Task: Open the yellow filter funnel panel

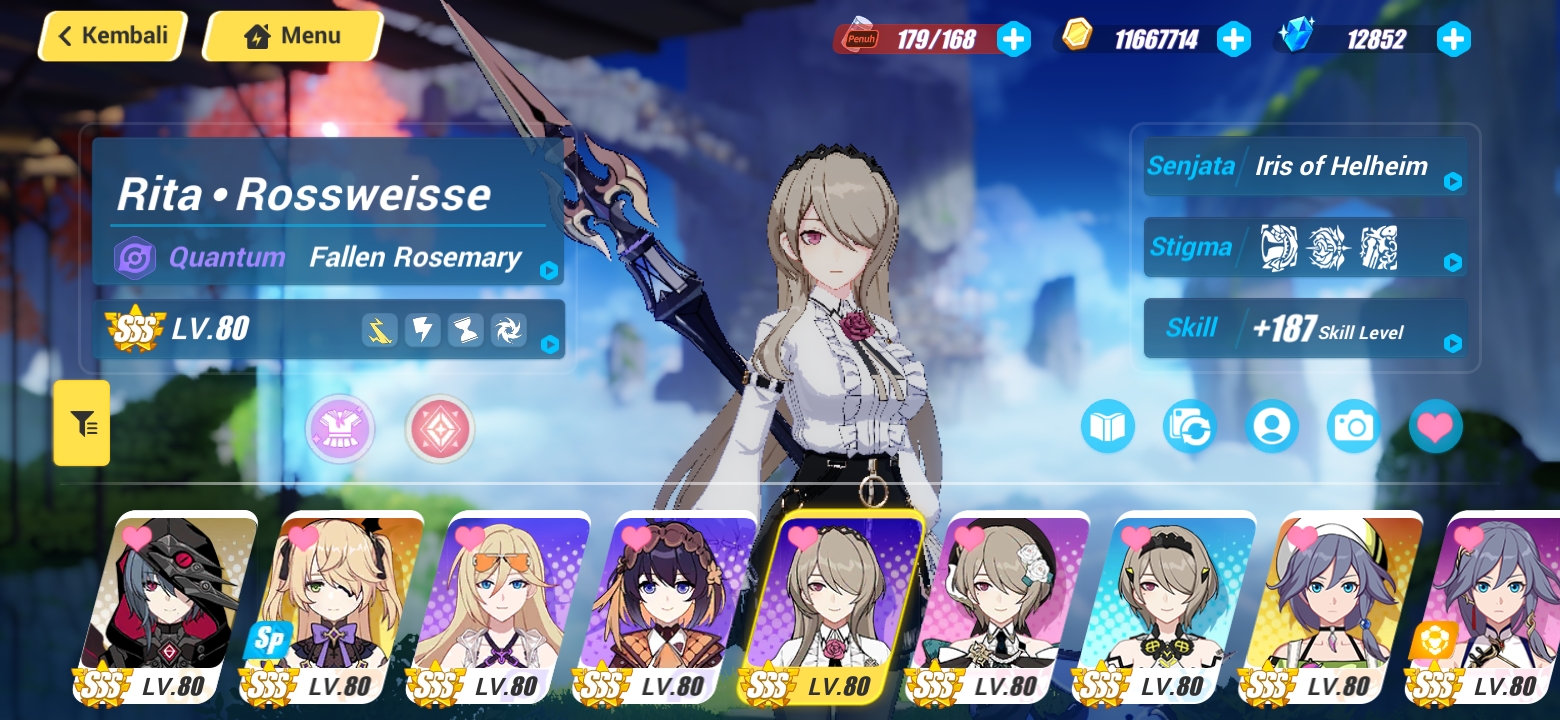Action: pyautogui.click(x=82, y=422)
